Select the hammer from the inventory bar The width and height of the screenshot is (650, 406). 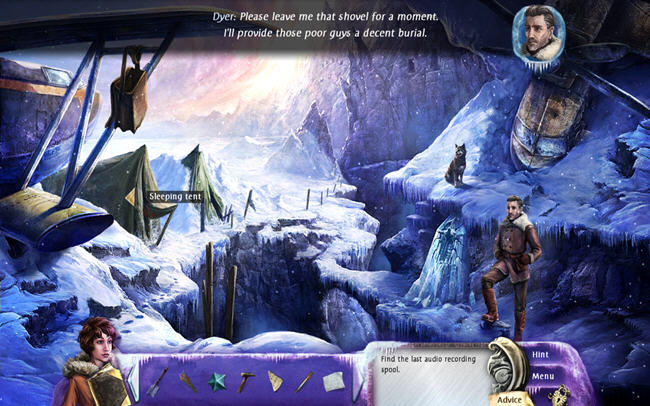247,380
